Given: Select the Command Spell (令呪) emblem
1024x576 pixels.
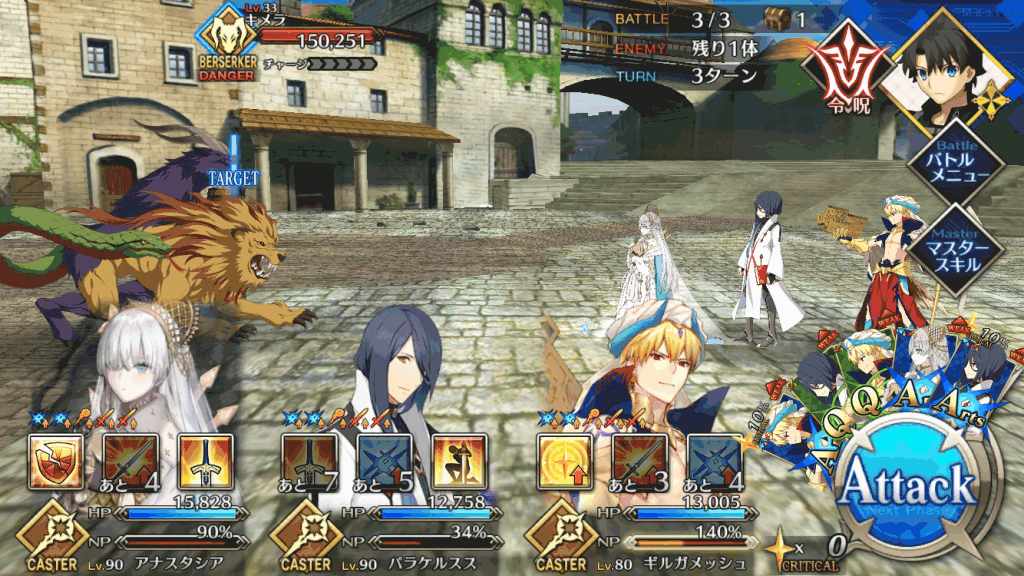Looking at the screenshot, I should click(x=842, y=74).
